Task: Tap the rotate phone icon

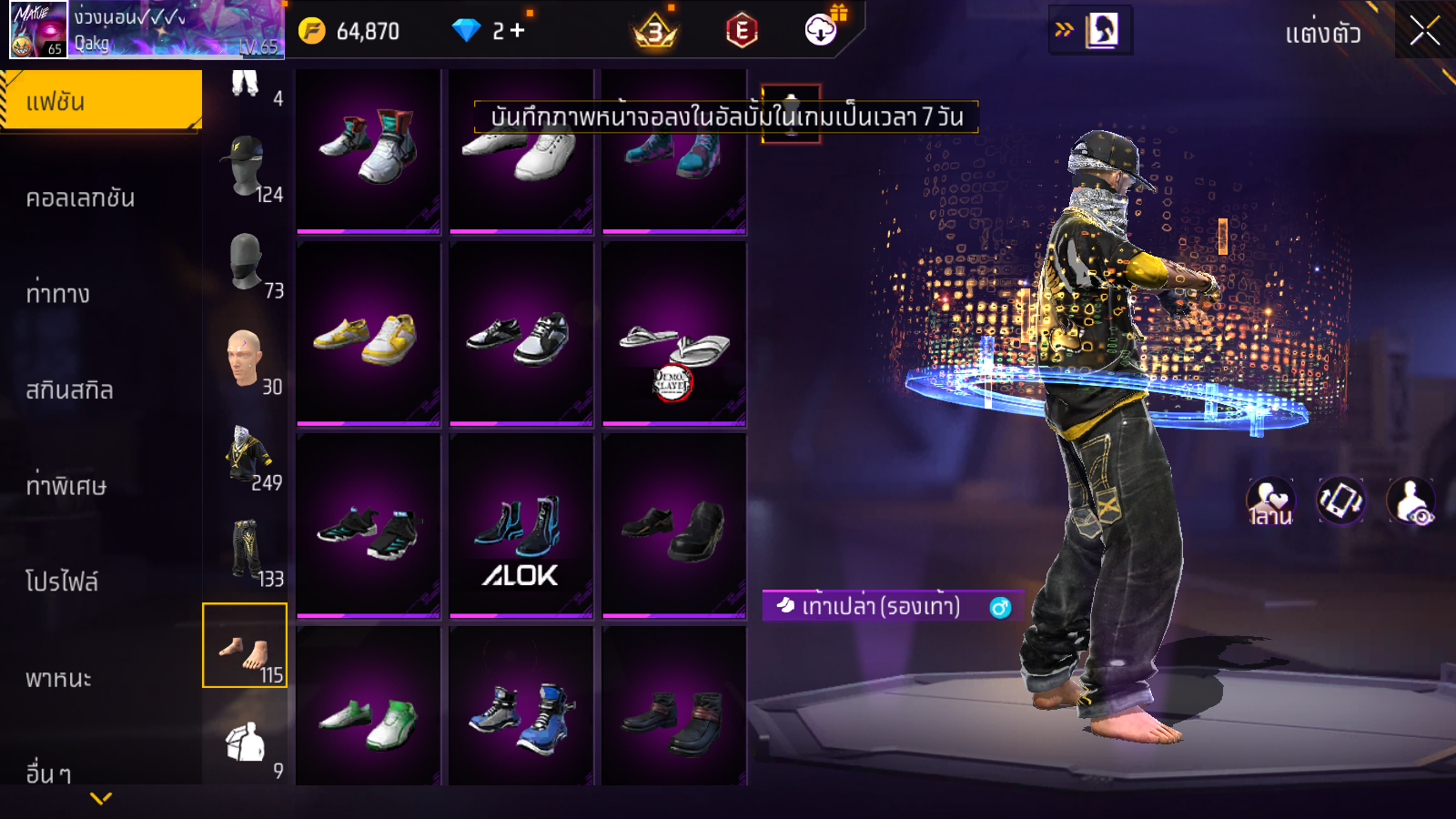Action: point(1340,500)
